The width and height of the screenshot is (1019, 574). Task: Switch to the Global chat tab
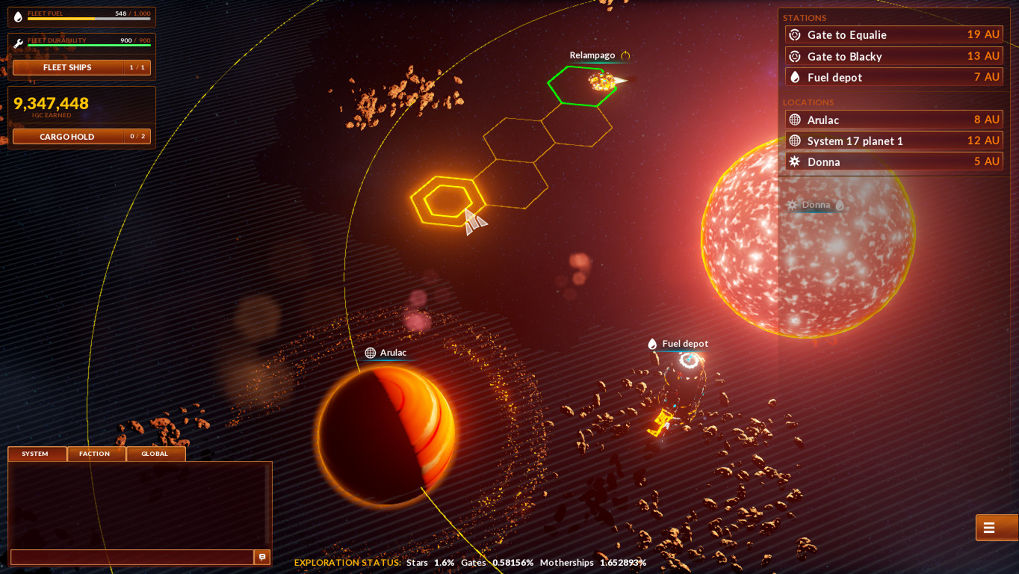tap(155, 454)
